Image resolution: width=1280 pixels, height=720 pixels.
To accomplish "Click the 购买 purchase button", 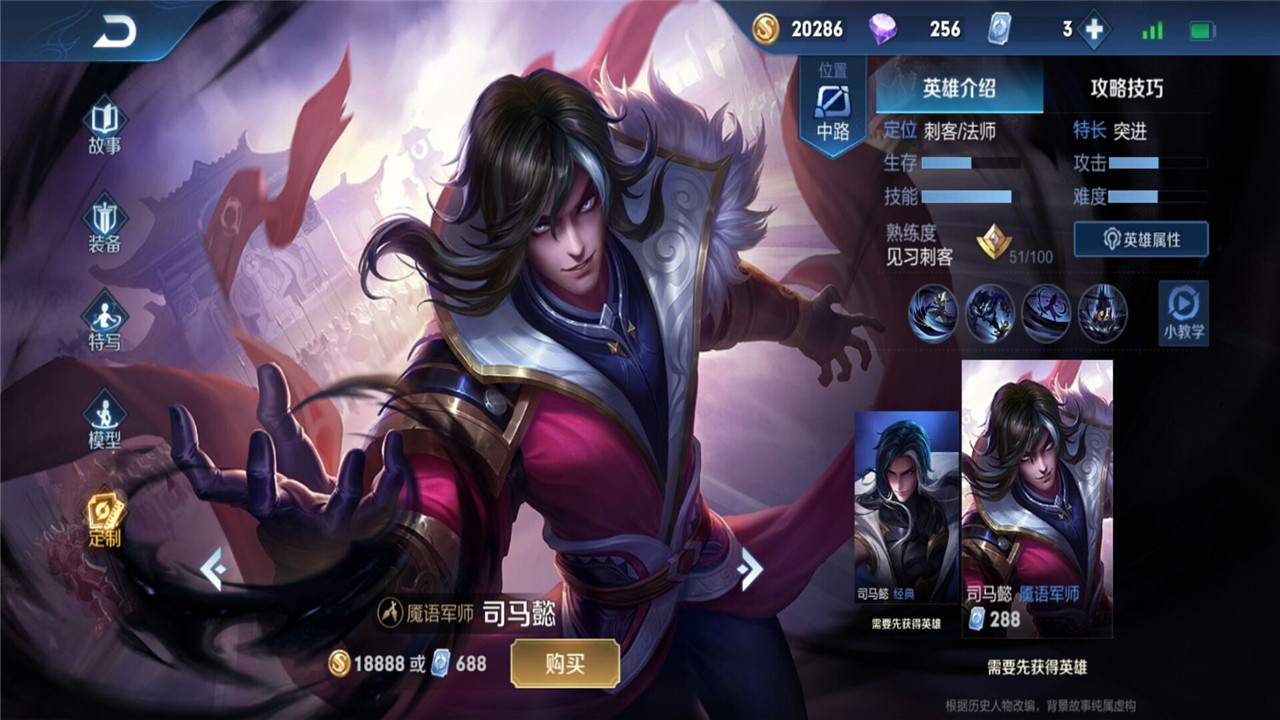I will point(565,663).
